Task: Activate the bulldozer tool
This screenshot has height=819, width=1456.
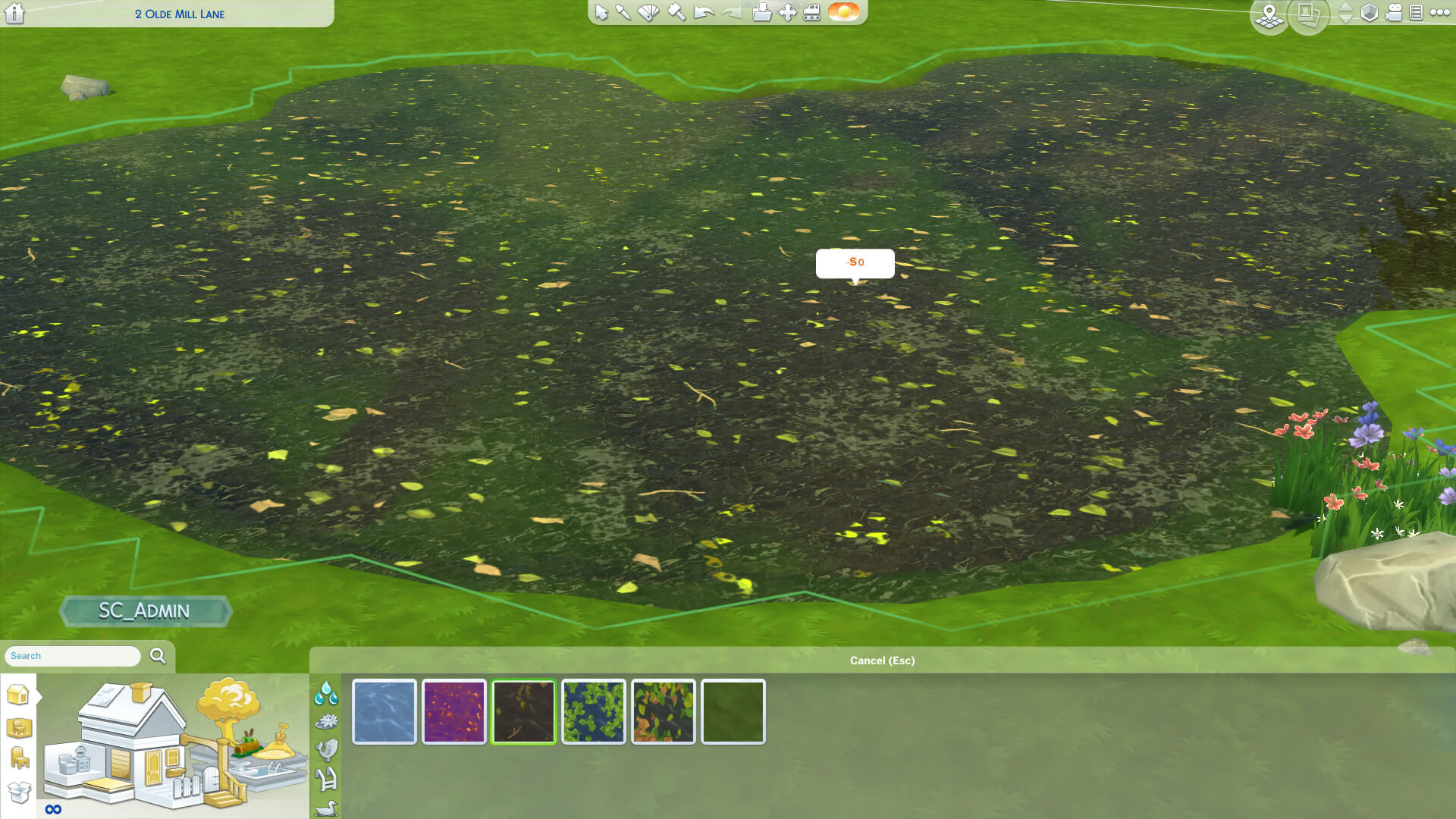Action: pos(812,13)
